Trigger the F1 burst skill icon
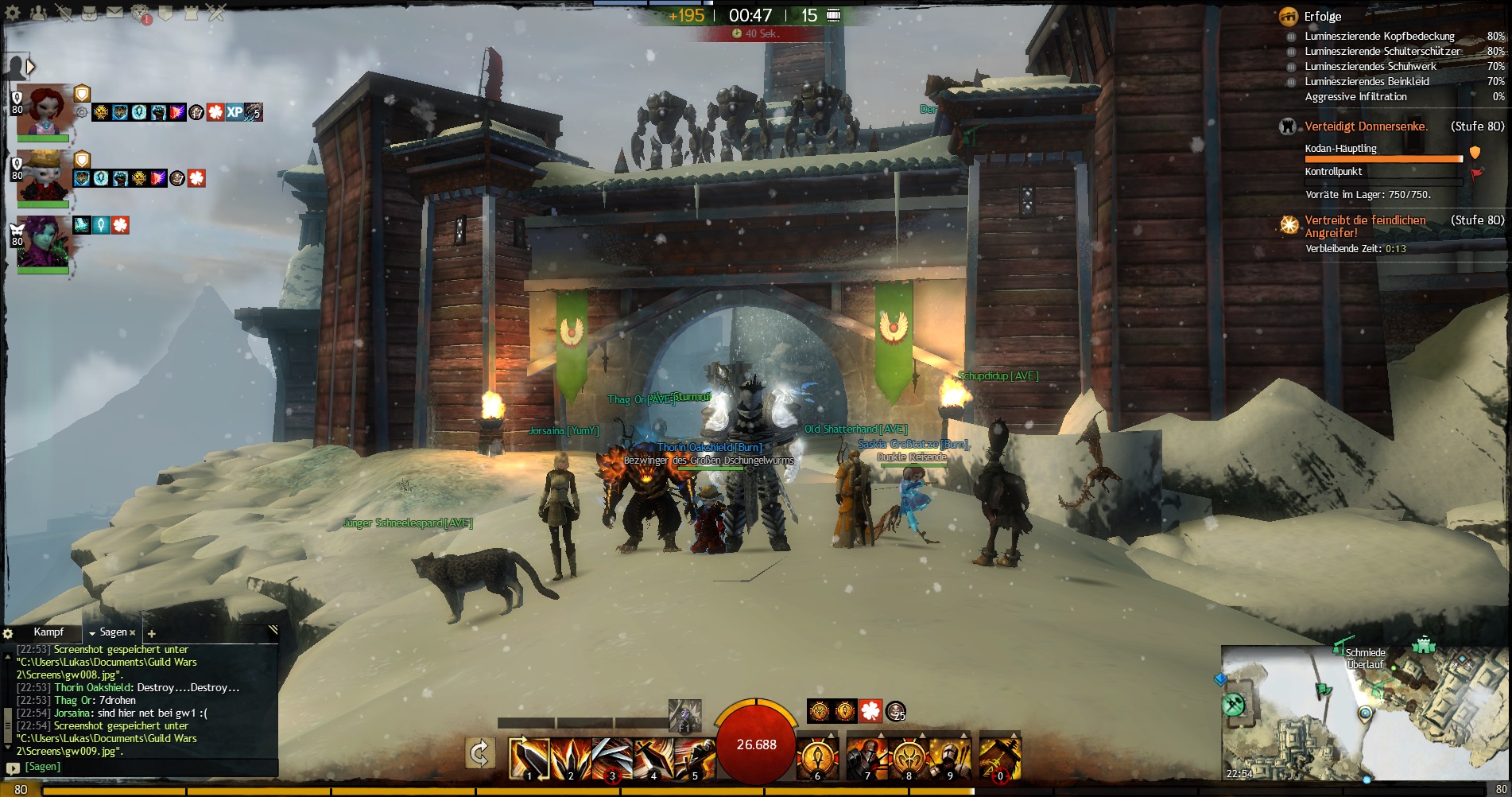1512x797 pixels. coord(684,714)
